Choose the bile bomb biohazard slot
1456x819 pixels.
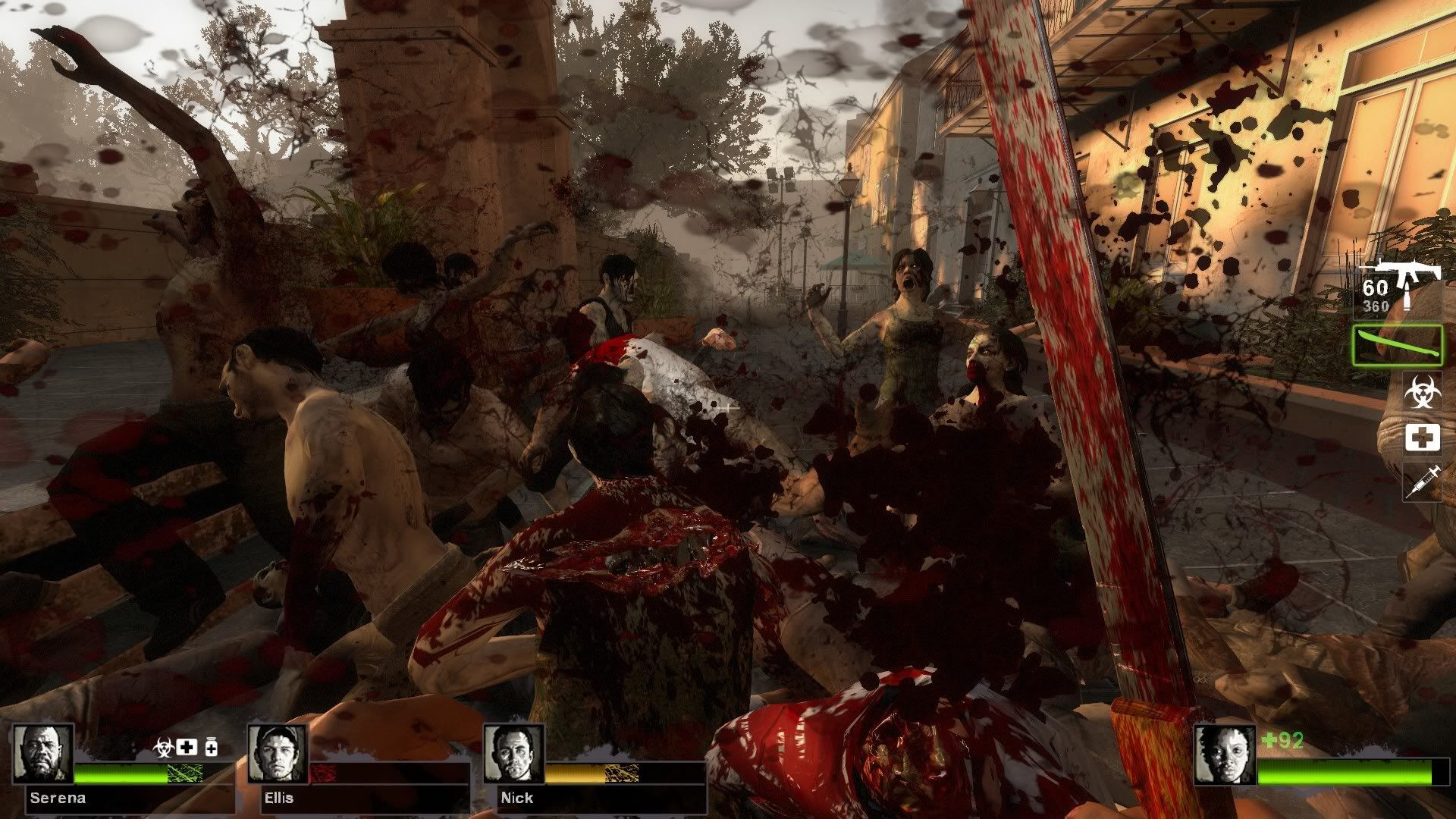pyautogui.click(x=1422, y=392)
